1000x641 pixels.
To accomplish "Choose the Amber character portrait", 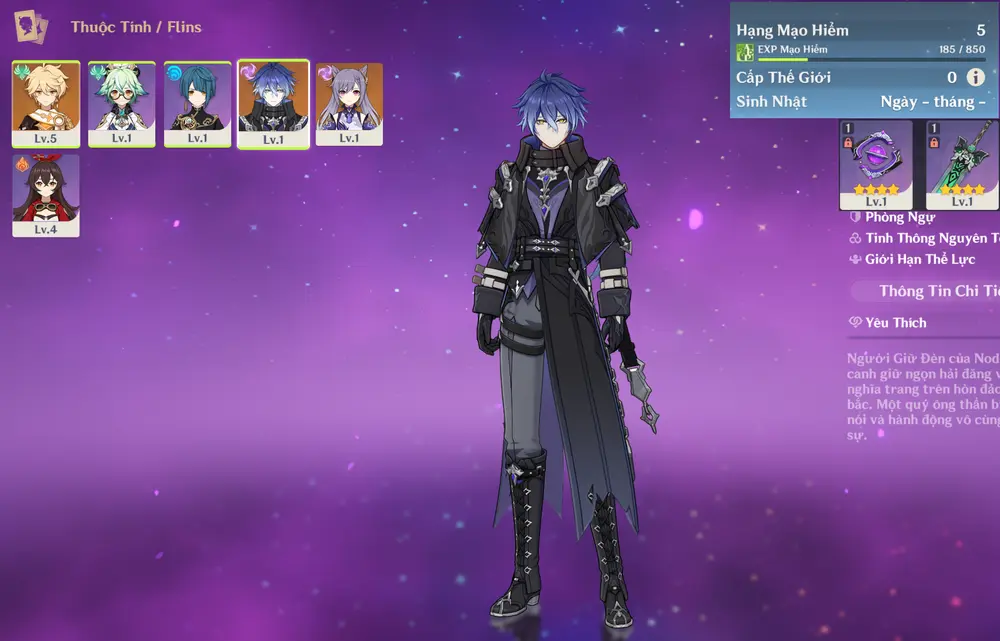I will (x=46, y=194).
